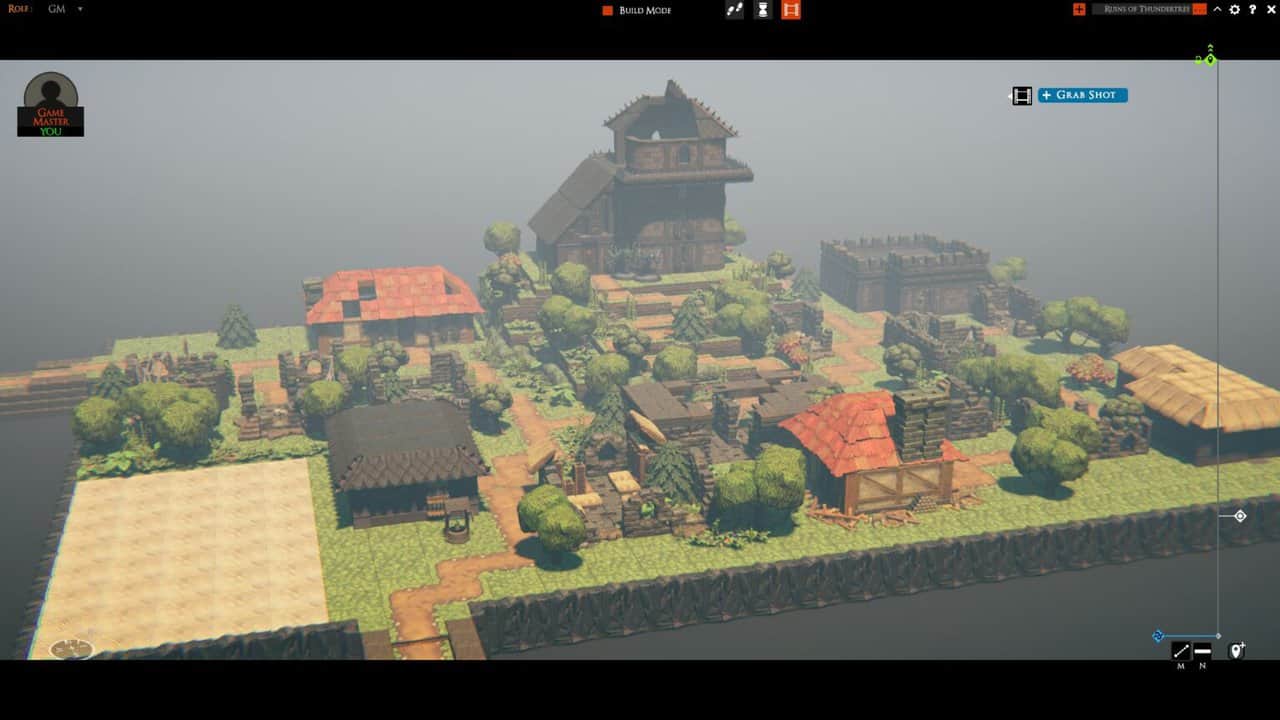Click the blue refresh icon near the zoom slider
The height and width of the screenshot is (720, 1280).
(1157, 635)
